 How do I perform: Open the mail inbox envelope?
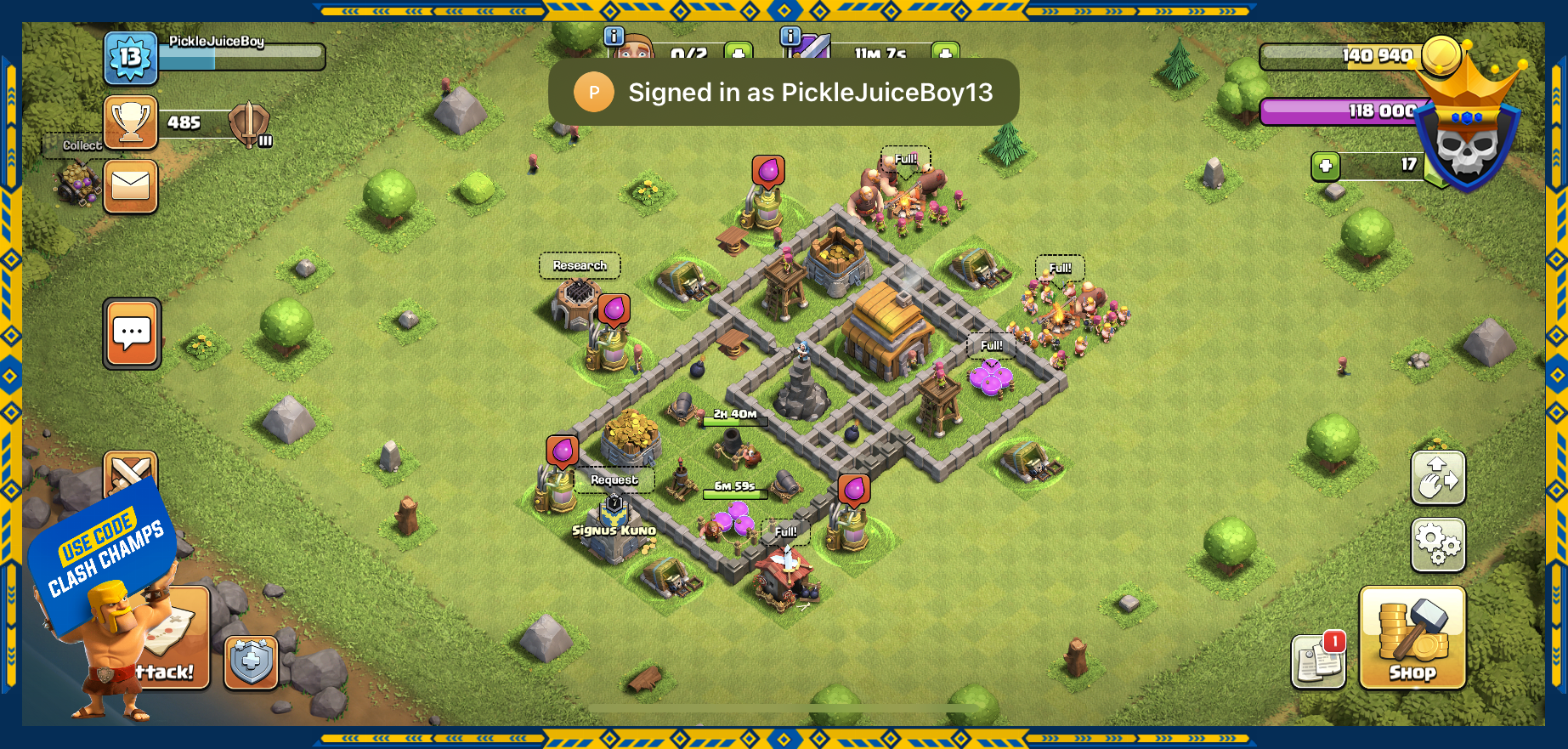point(131,186)
